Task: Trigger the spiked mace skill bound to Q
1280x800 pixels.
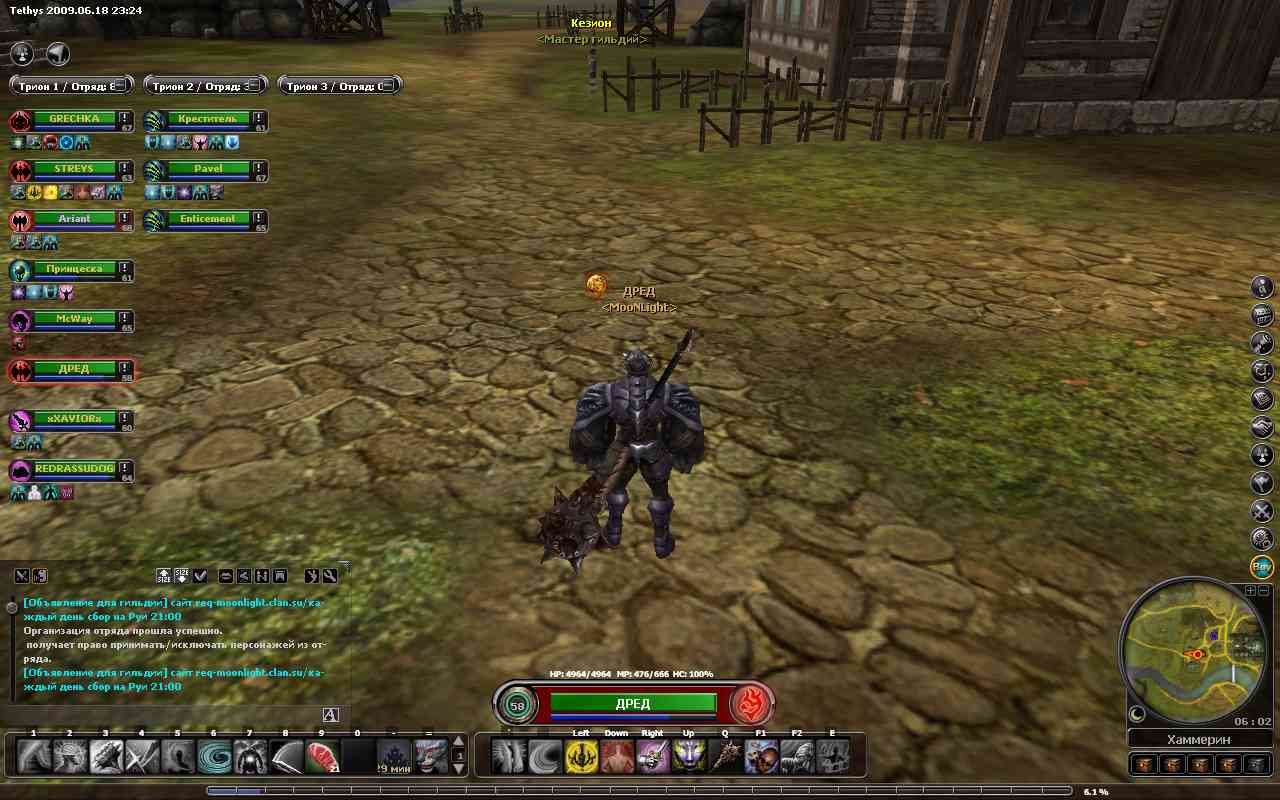Action: click(725, 756)
